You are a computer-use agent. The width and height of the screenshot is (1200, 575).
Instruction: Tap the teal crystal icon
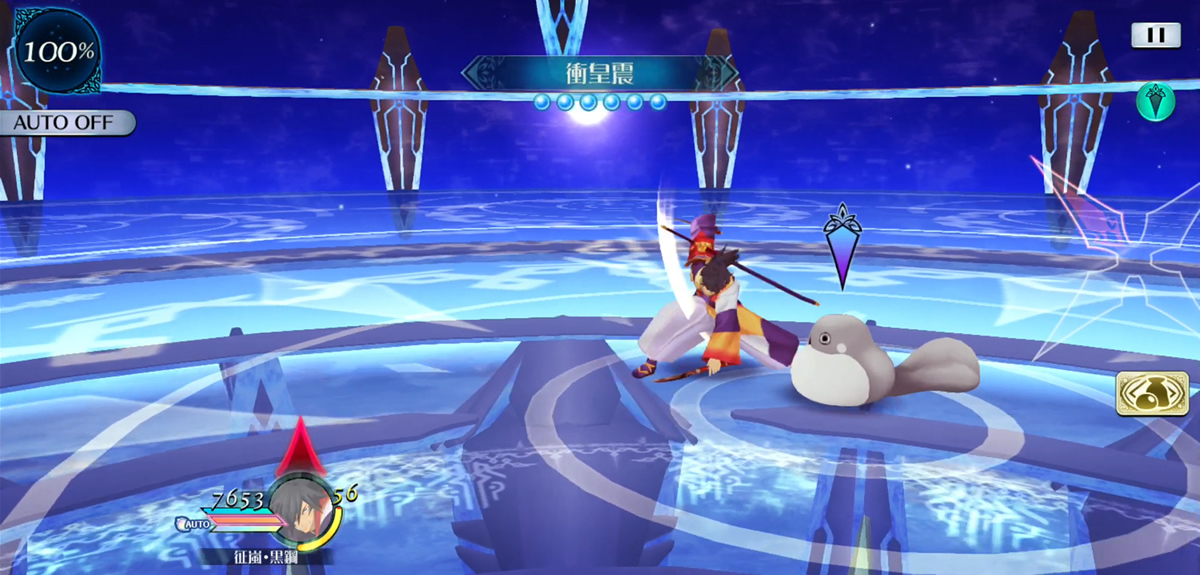(1155, 102)
